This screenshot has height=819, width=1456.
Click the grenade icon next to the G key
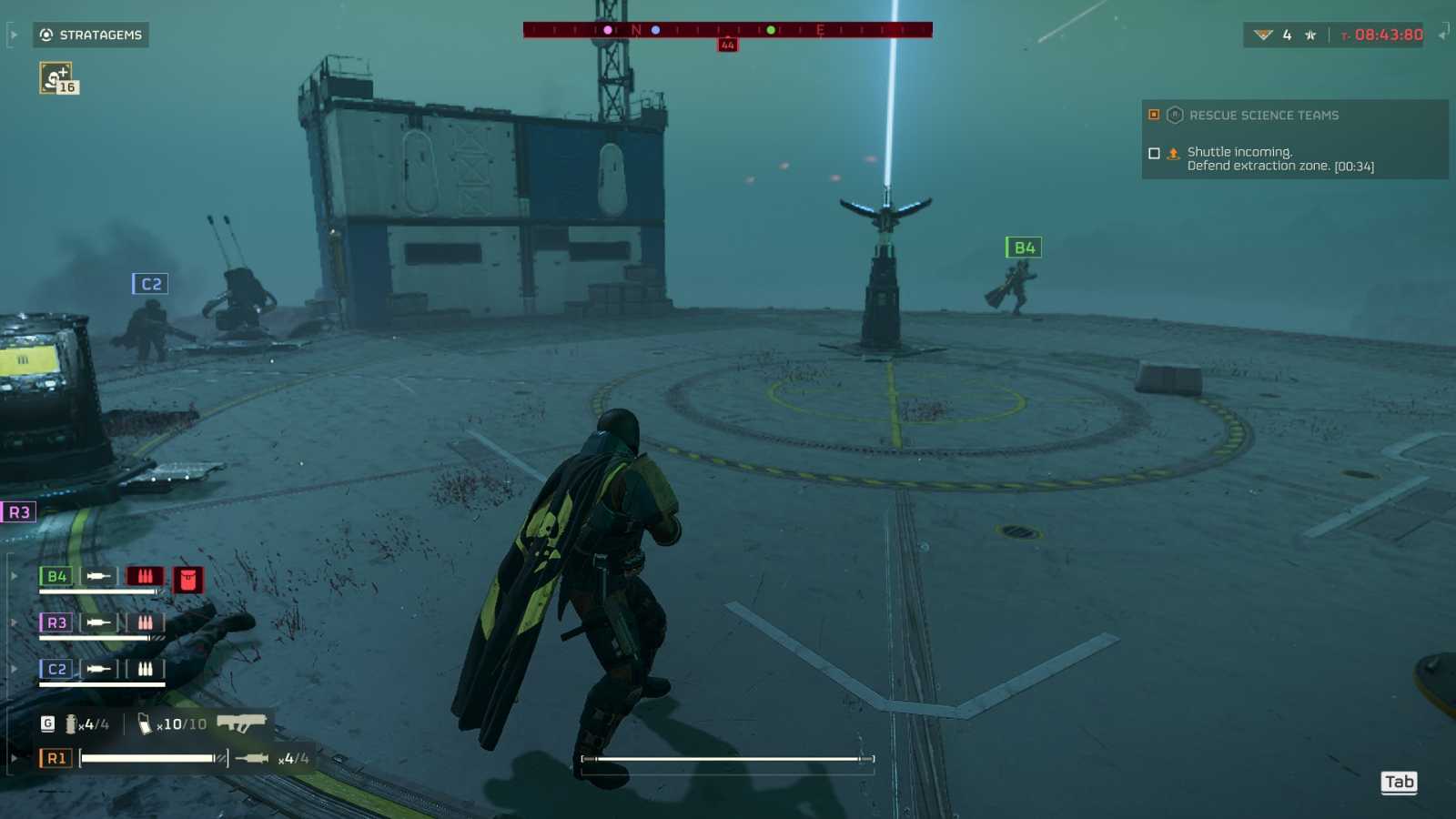tap(69, 724)
